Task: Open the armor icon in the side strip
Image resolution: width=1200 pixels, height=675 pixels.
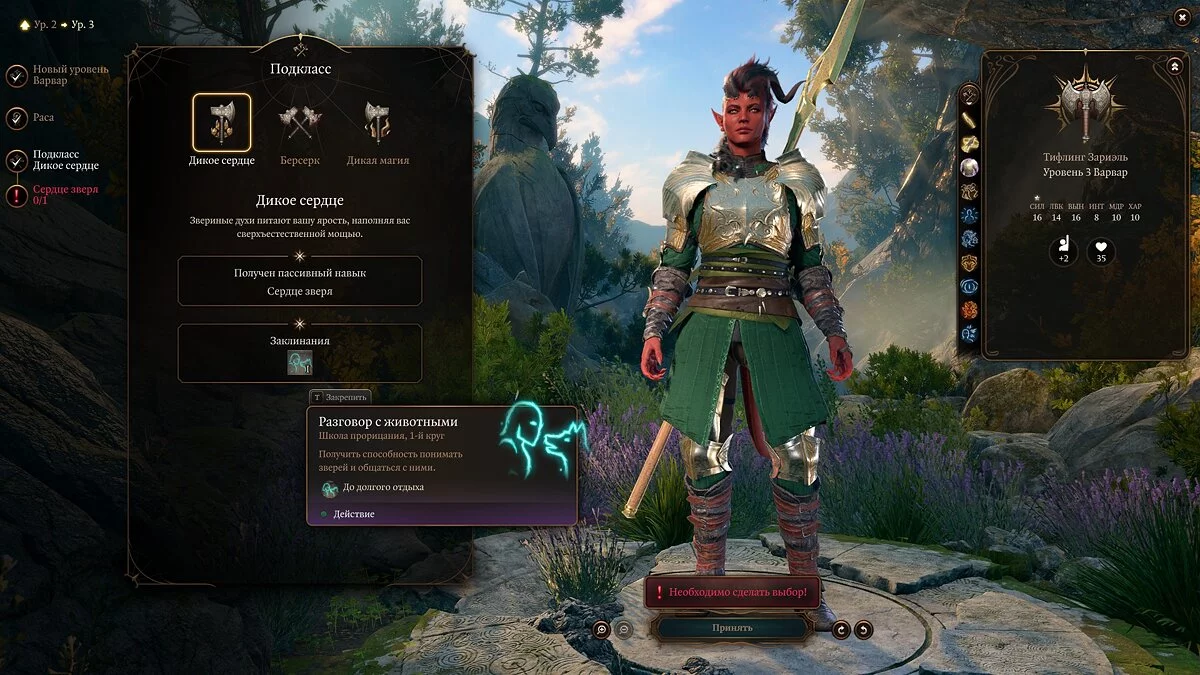Action: coord(969,263)
